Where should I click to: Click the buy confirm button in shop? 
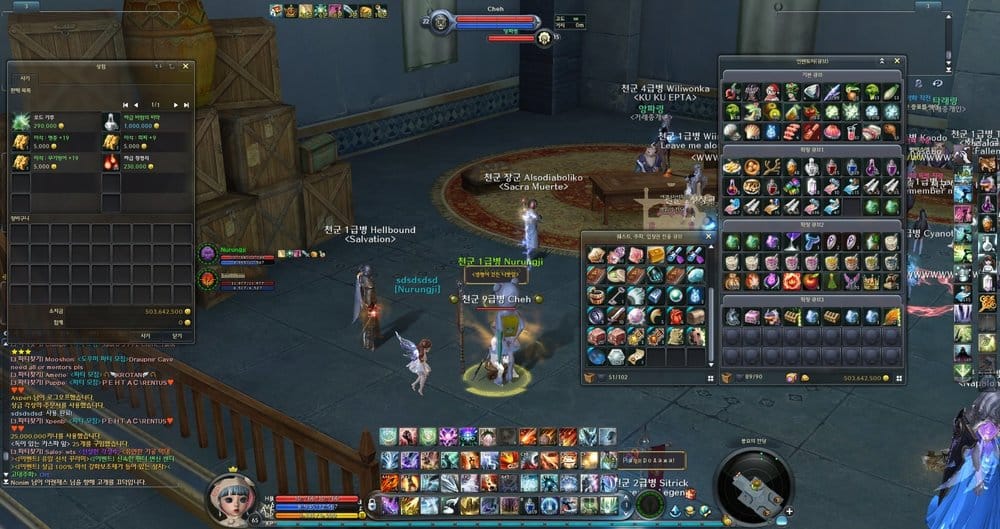pos(144,336)
